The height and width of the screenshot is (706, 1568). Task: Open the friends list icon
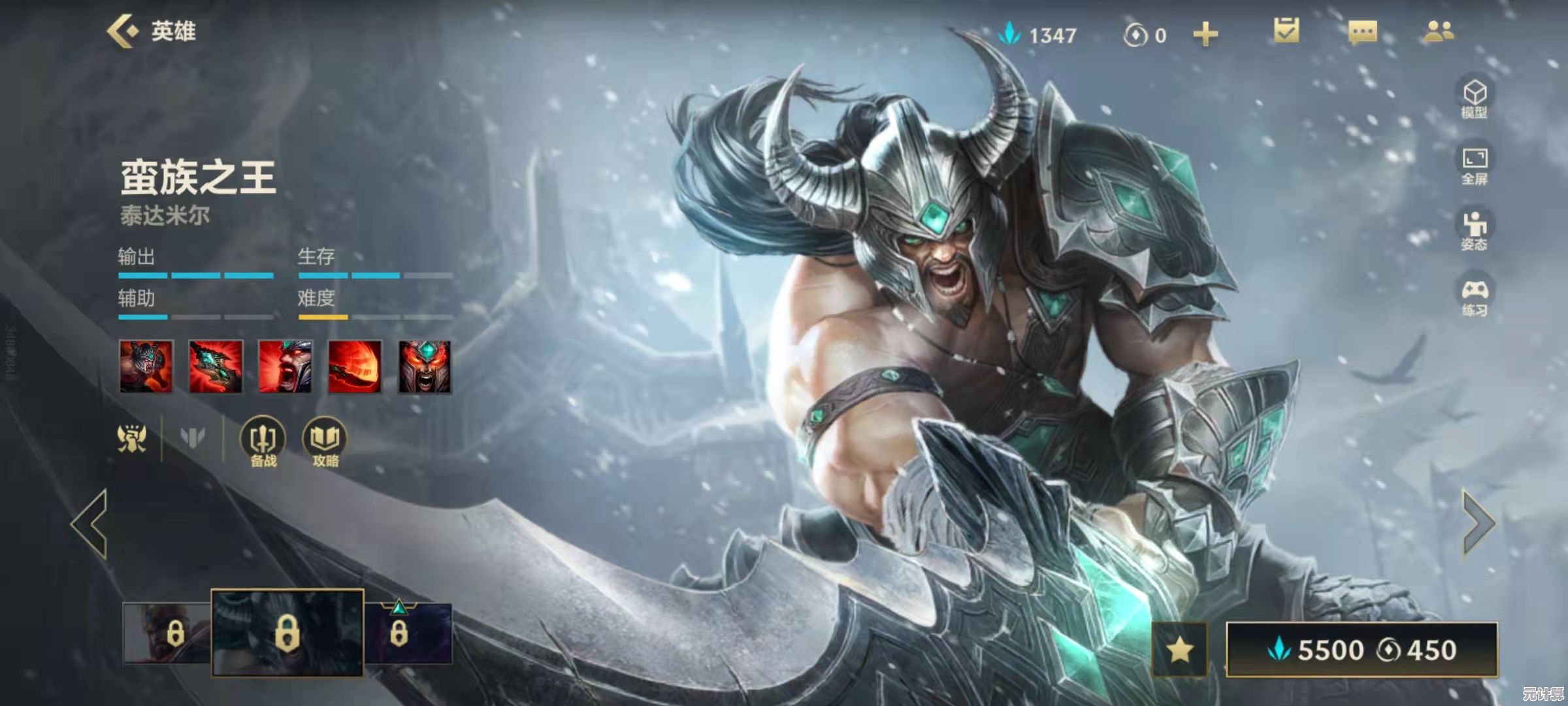click(1439, 31)
